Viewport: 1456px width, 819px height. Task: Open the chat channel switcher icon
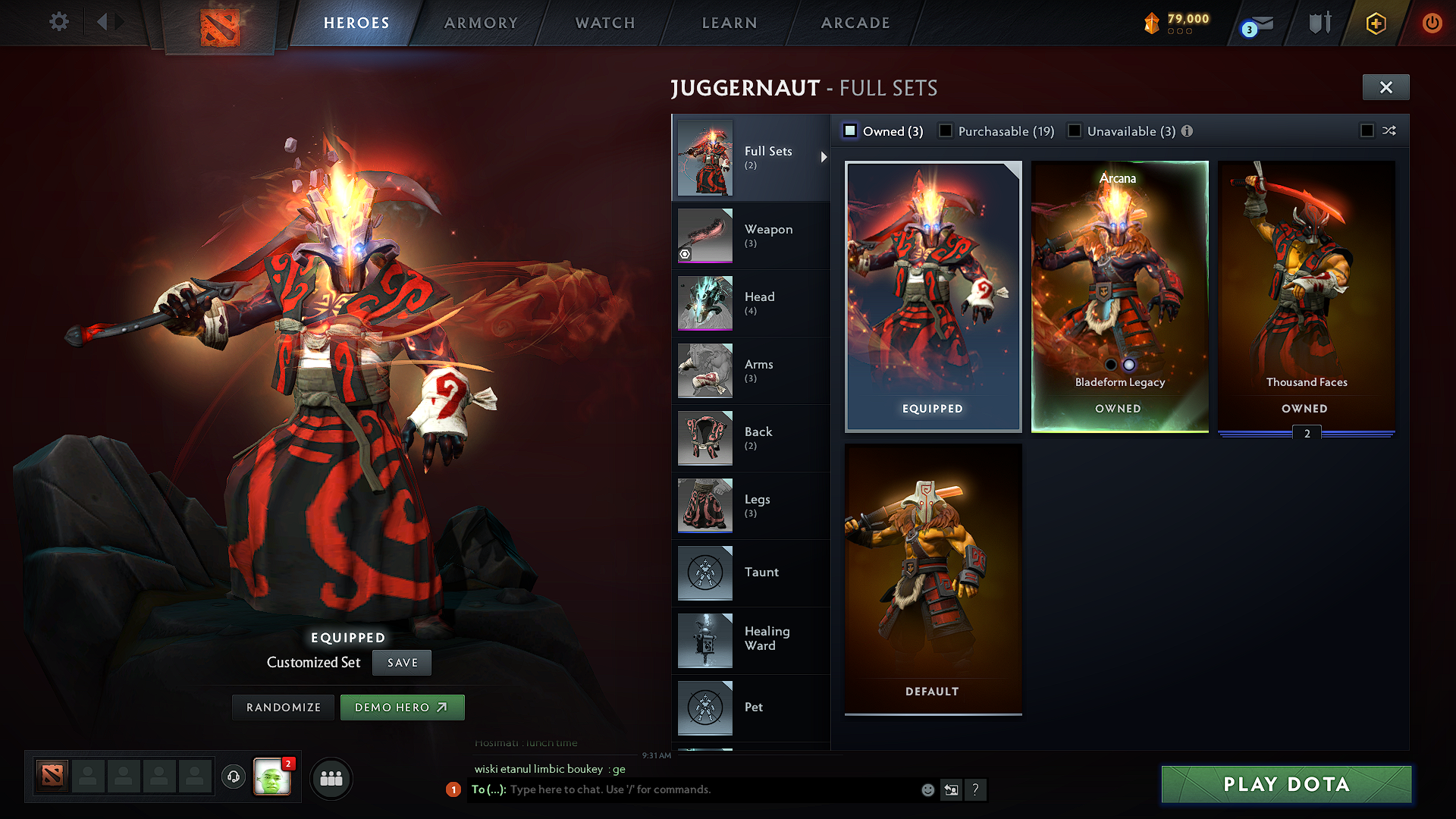[951, 789]
